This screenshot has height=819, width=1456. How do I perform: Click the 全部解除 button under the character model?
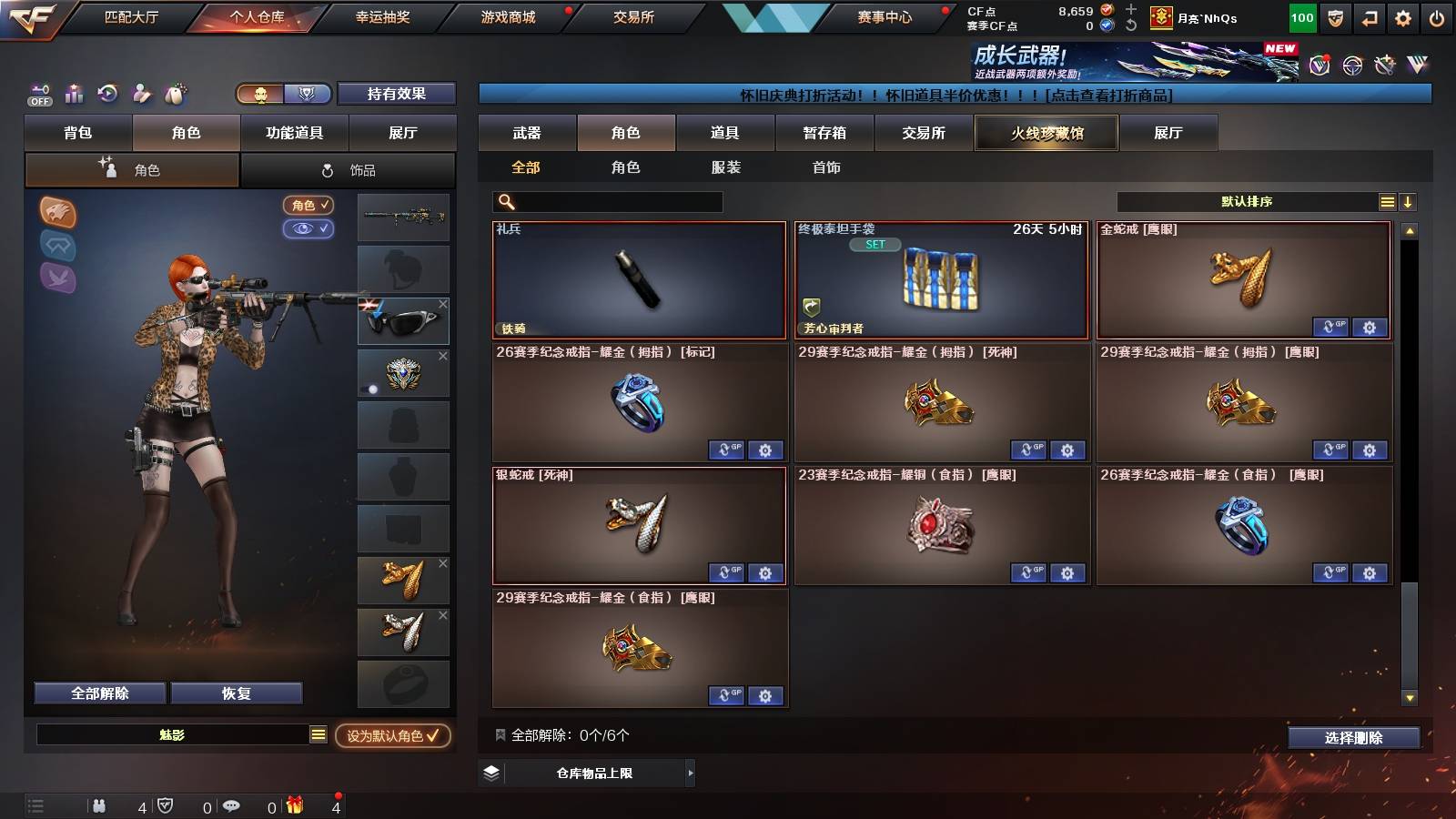point(98,693)
